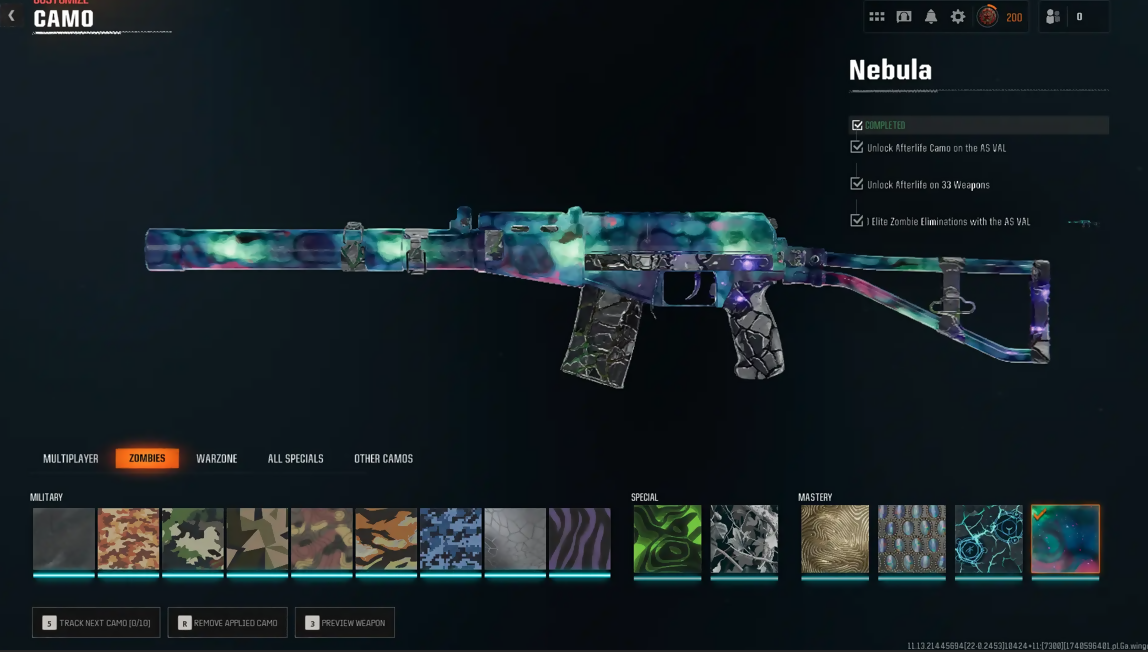
Task: Go back with the top-left arrow
Action: 12,16
